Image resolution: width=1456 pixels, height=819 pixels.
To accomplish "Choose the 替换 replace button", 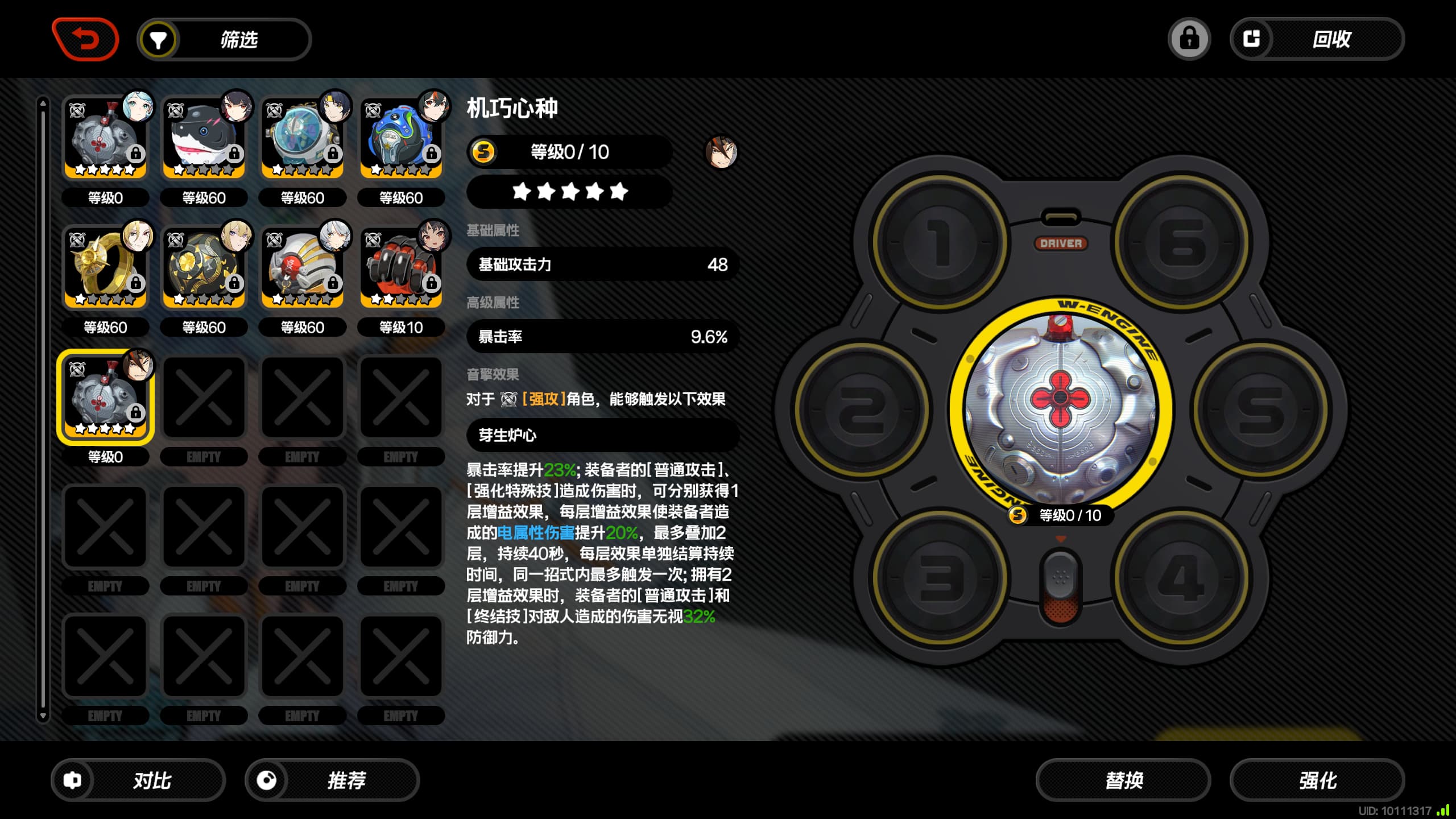I will click(1123, 780).
